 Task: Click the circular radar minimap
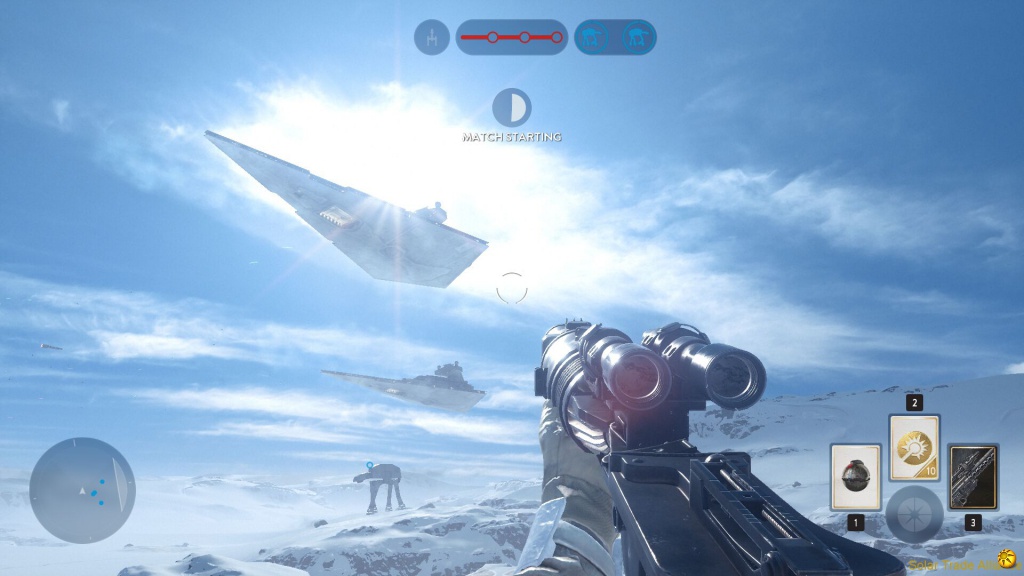82,489
